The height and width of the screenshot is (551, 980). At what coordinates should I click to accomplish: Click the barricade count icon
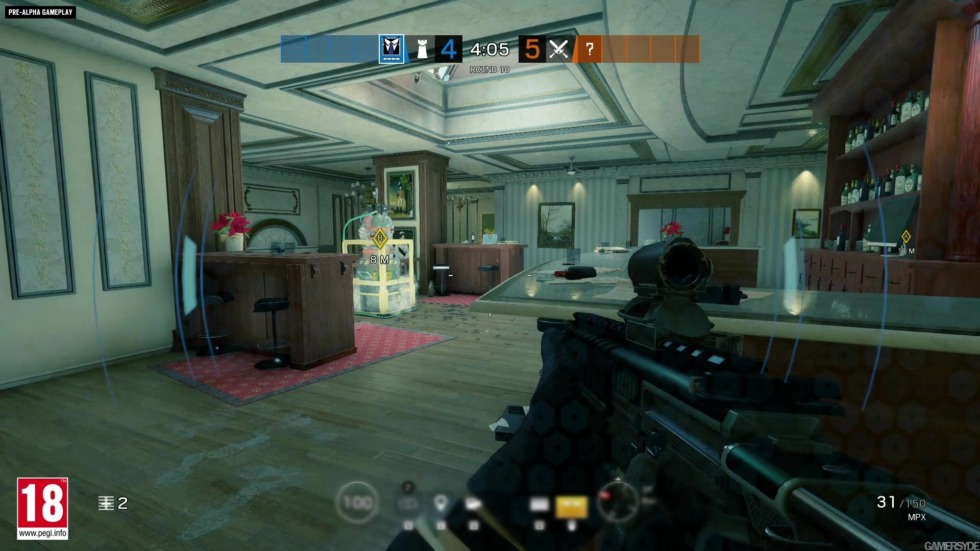[105, 503]
